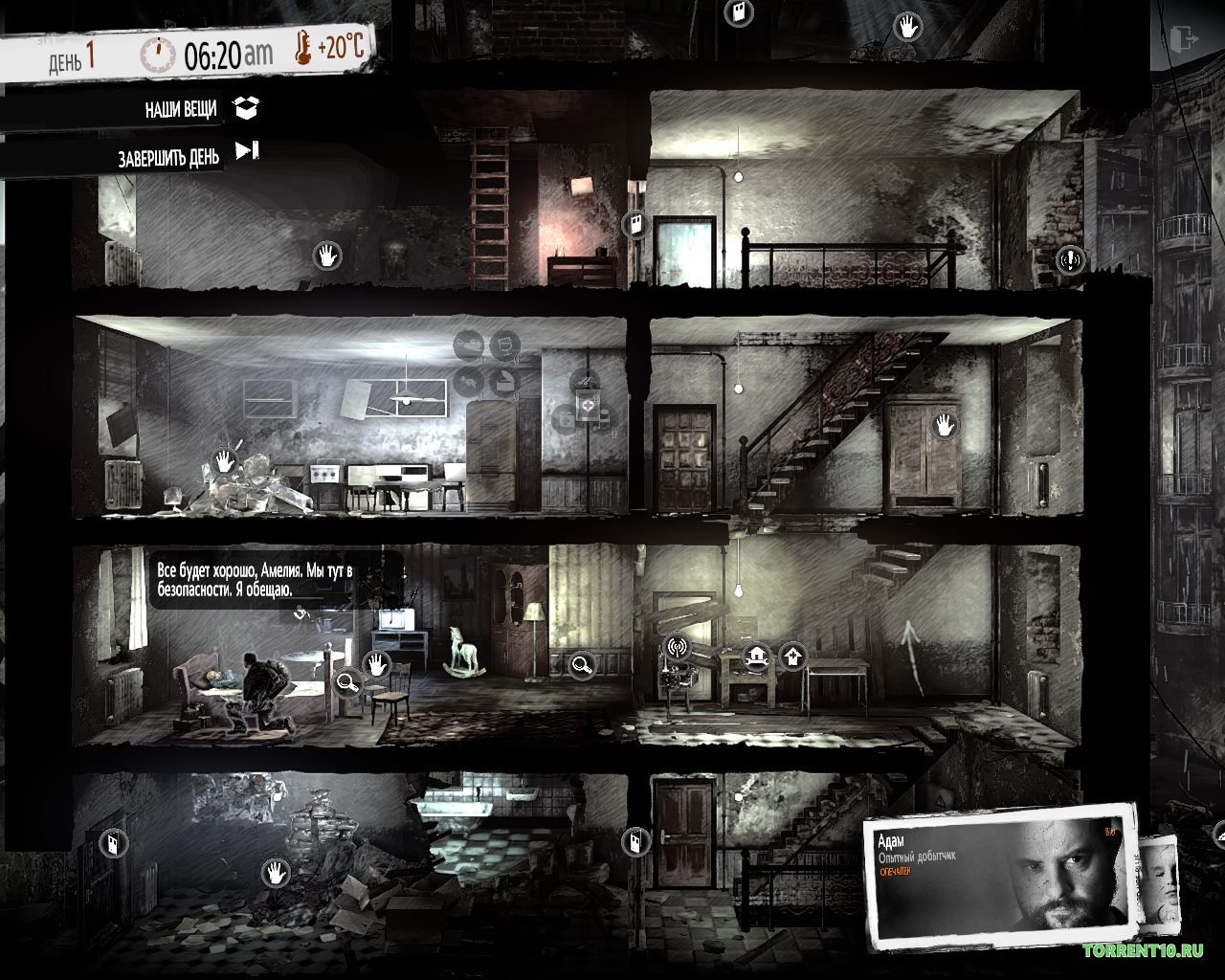Click the exit door icon
This screenshot has width=1225, height=980.
(x=1184, y=38)
